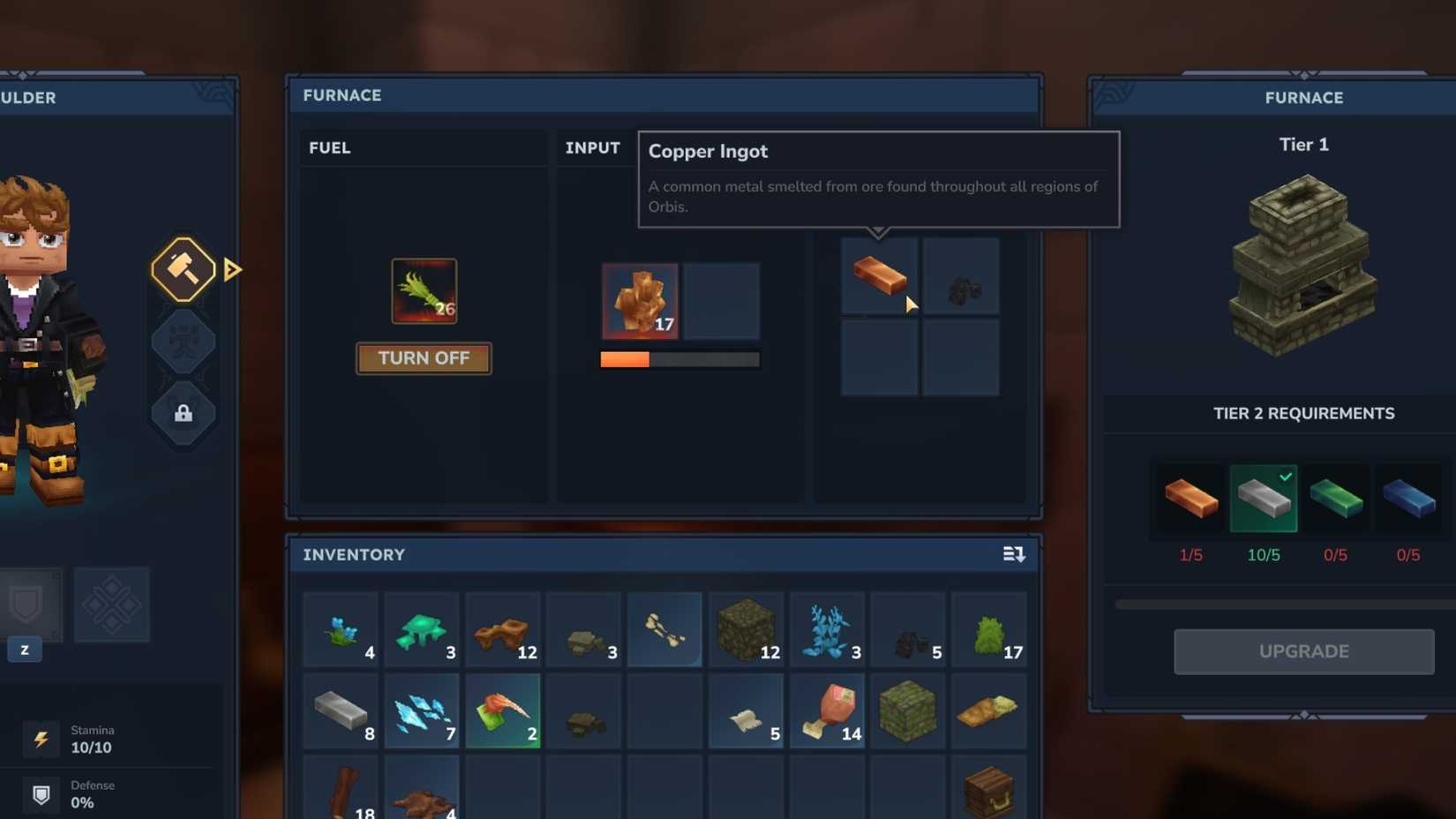Viewport: 1456px width, 819px height.
Task: Open the inventory sort icon
Action: (x=1014, y=554)
